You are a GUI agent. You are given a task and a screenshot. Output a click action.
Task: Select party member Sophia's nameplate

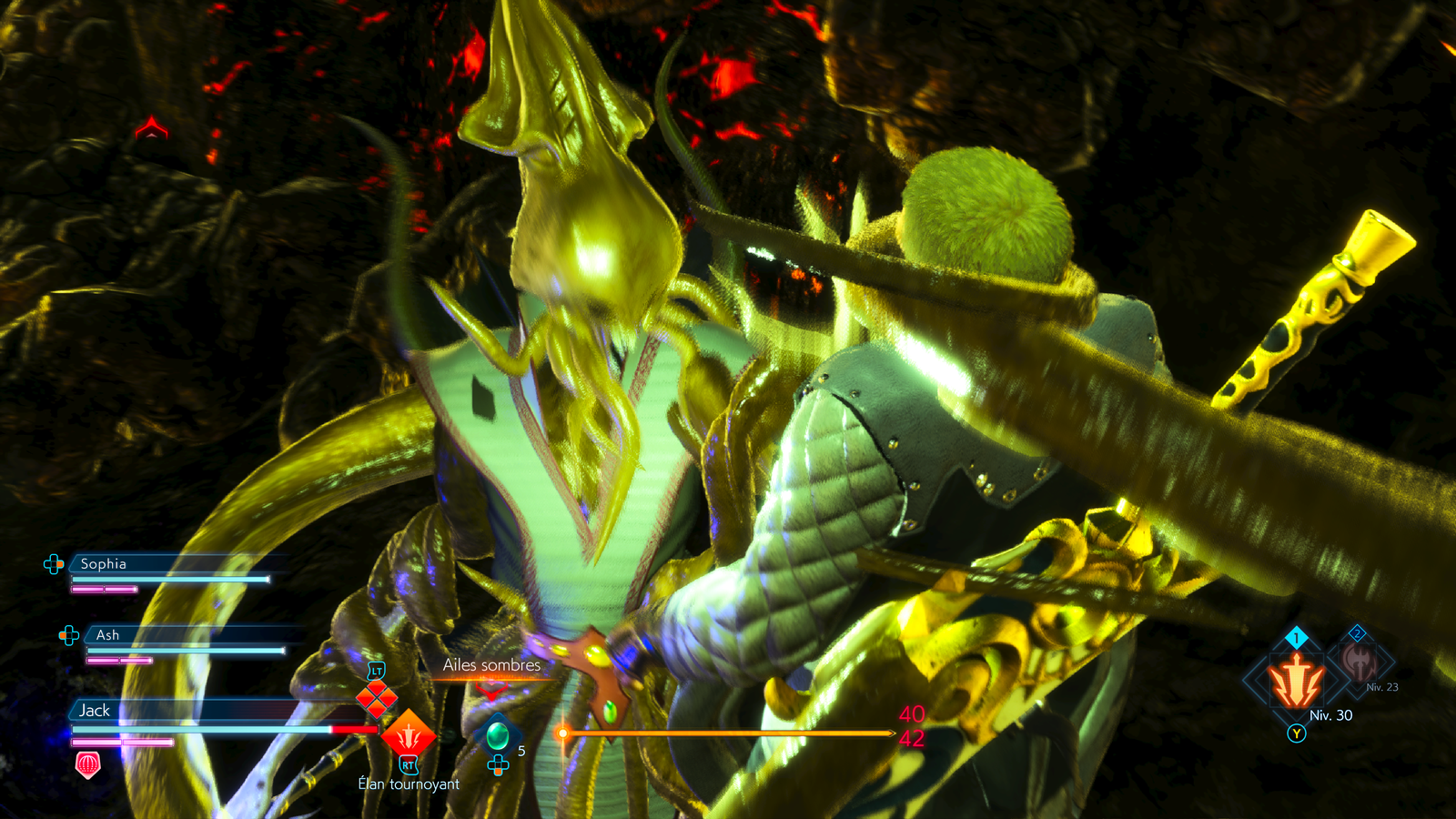[x=103, y=564]
